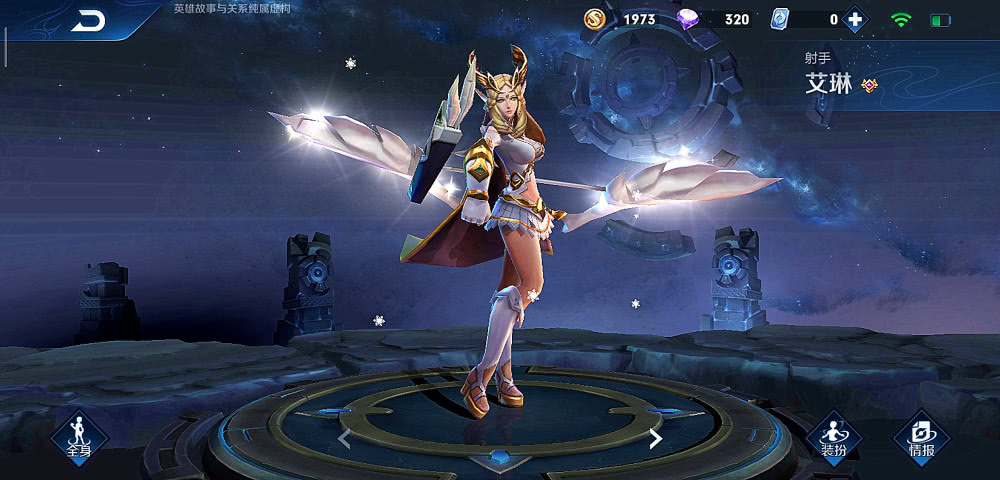Tap the gold coin currency icon
The image size is (1000, 480).
coord(596,19)
